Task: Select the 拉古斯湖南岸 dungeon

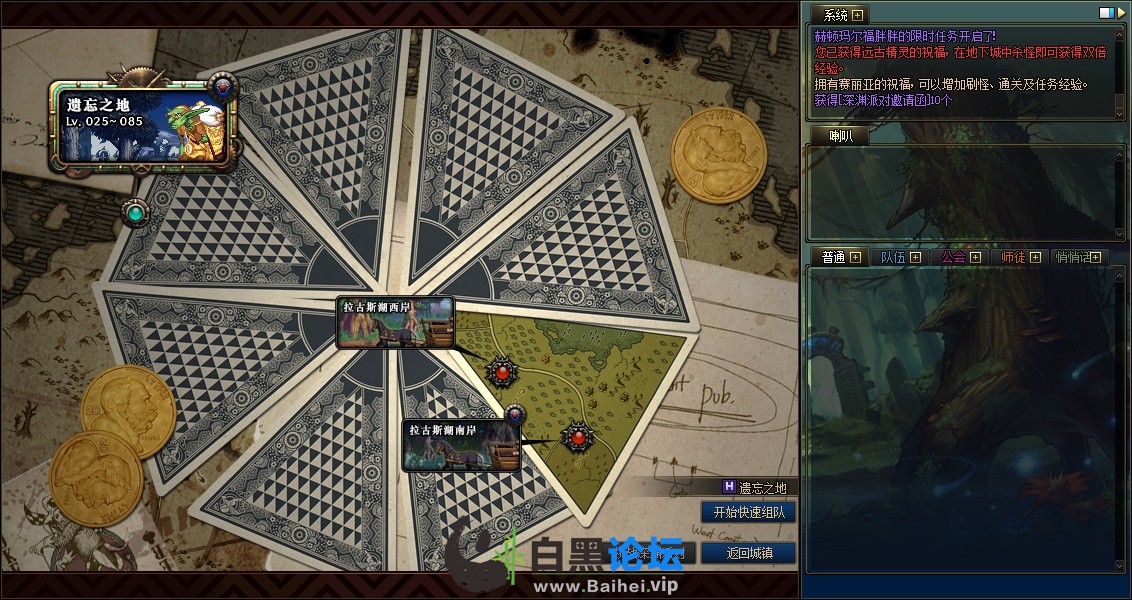Action: (462, 445)
